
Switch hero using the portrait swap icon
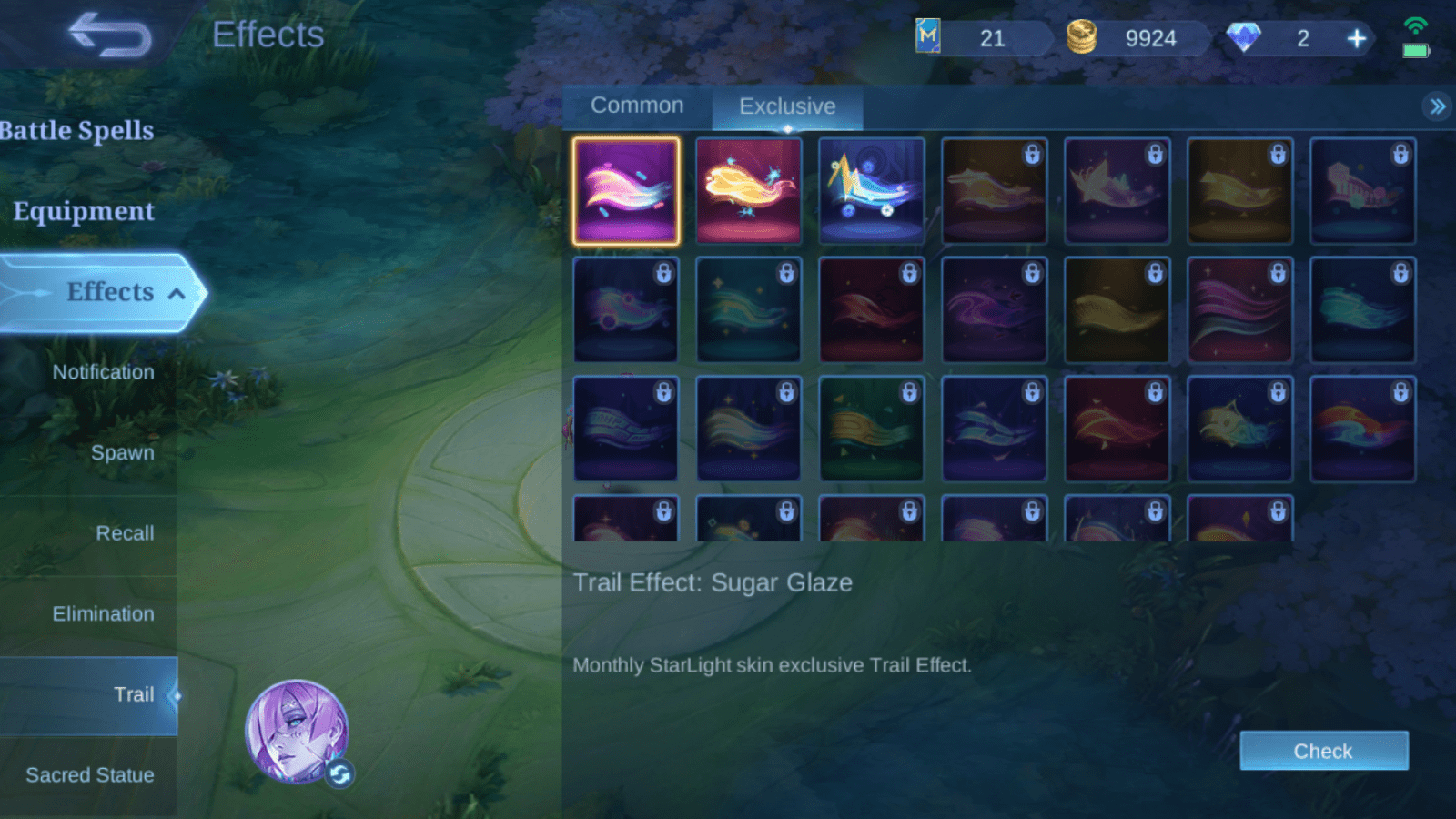(x=339, y=773)
